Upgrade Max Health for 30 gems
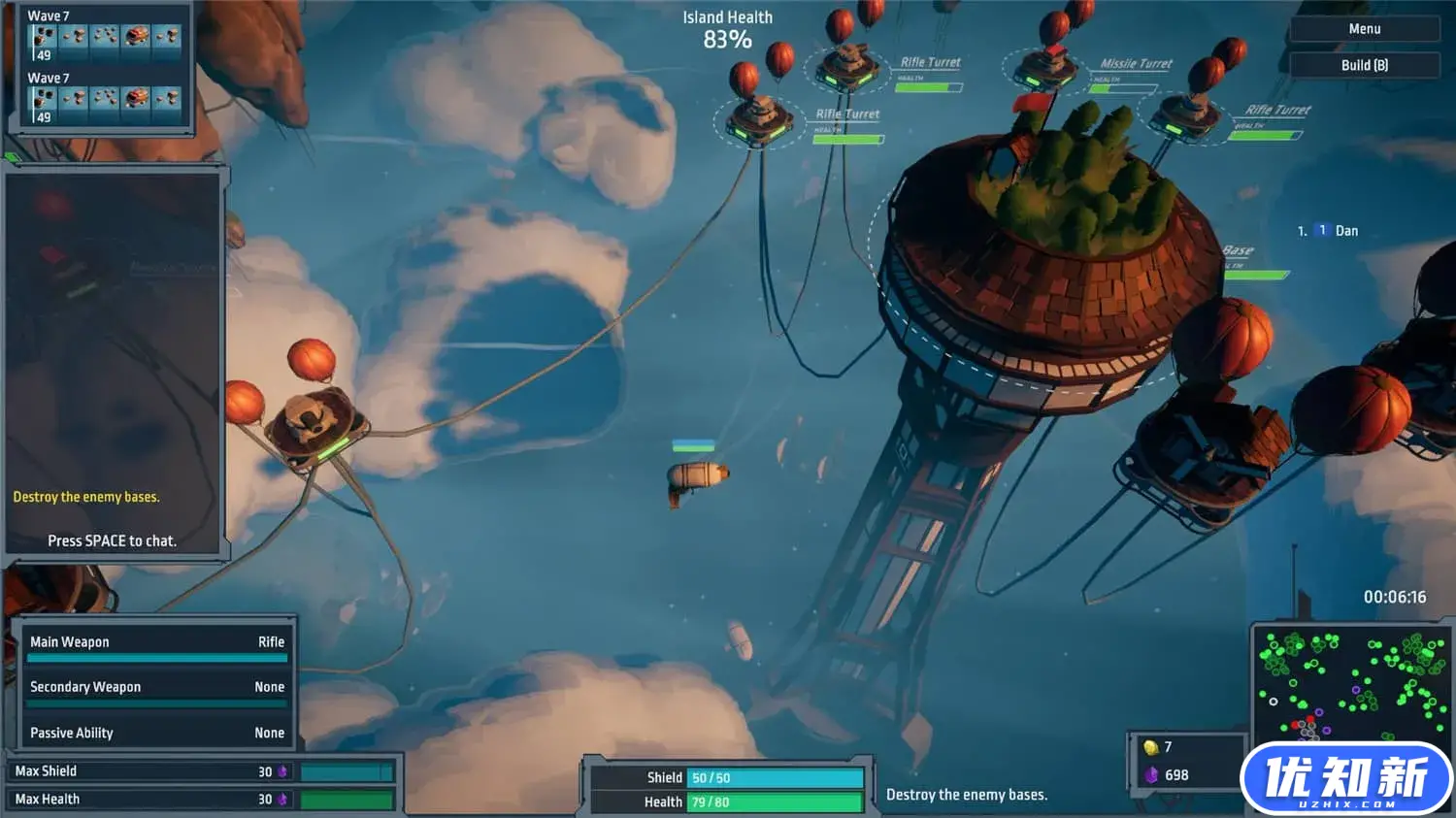 pos(204,800)
